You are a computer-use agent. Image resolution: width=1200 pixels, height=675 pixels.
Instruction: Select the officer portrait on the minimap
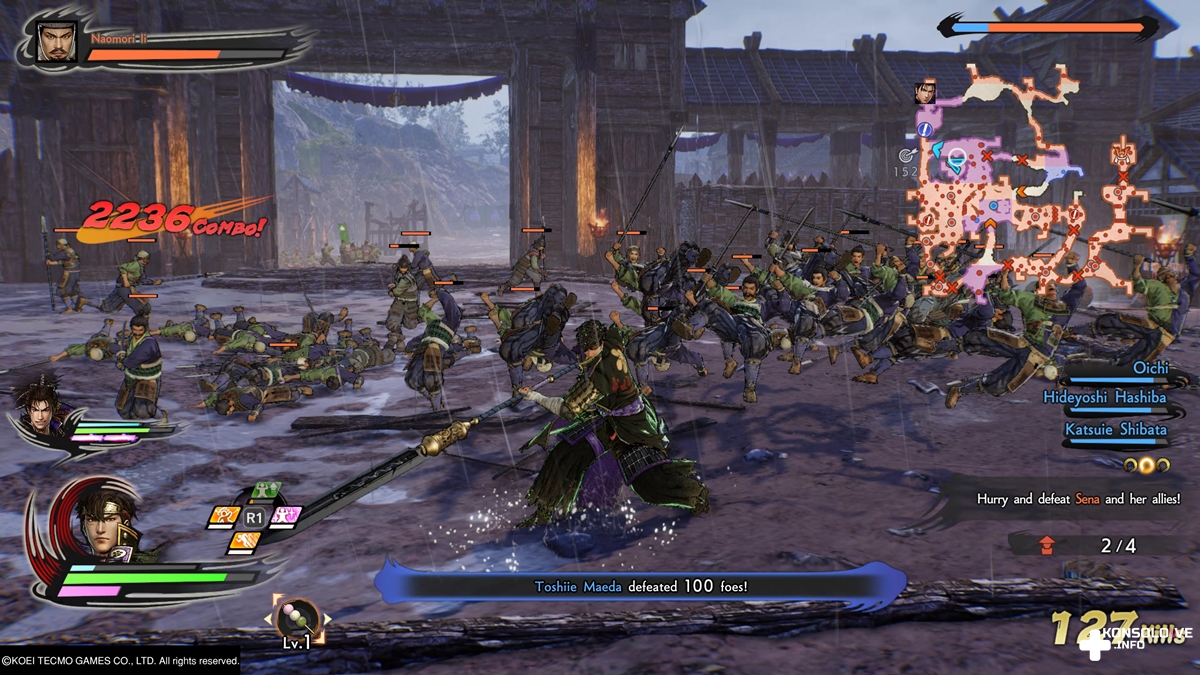click(x=924, y=94)
